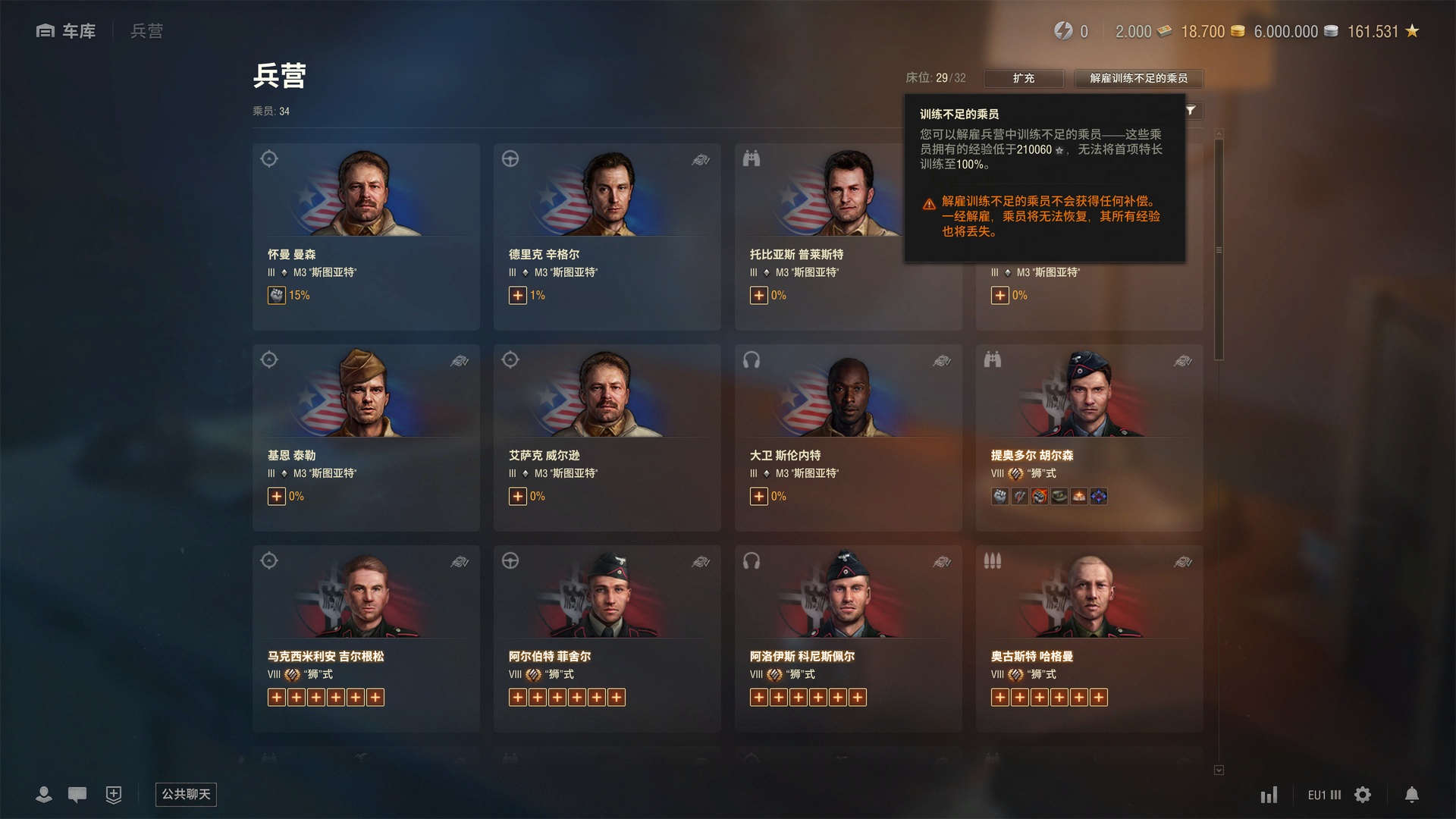Choose the 德里克 辛格尔 crew card
This screenshot has width=1456, height=819.
(607, 236)
